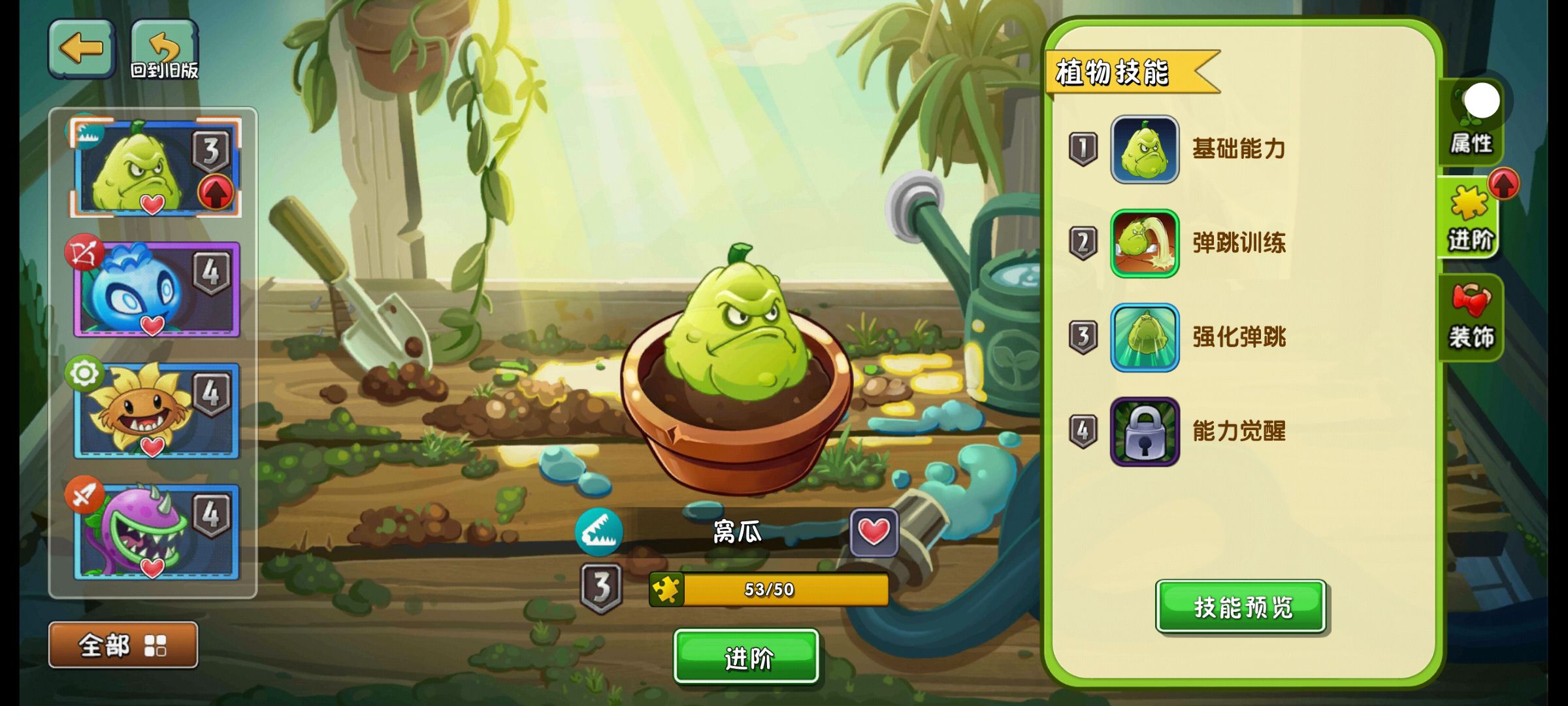This screenshot has height=706, width=1568.
Task: Tap the teal jaw plant-type icon
Action: pyautogui.click(x=598, y=531)
